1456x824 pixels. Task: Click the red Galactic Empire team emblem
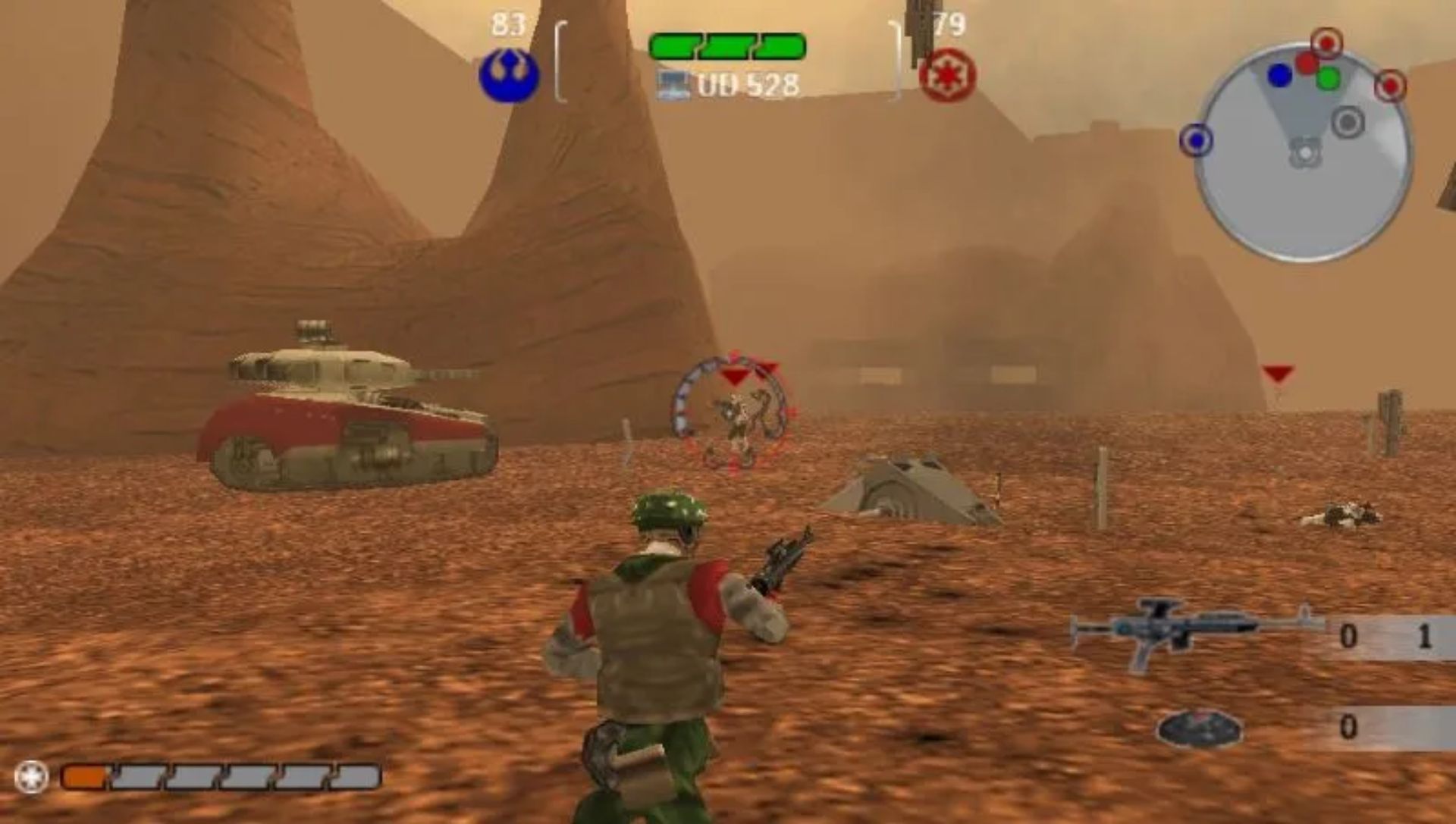[947, 77]
